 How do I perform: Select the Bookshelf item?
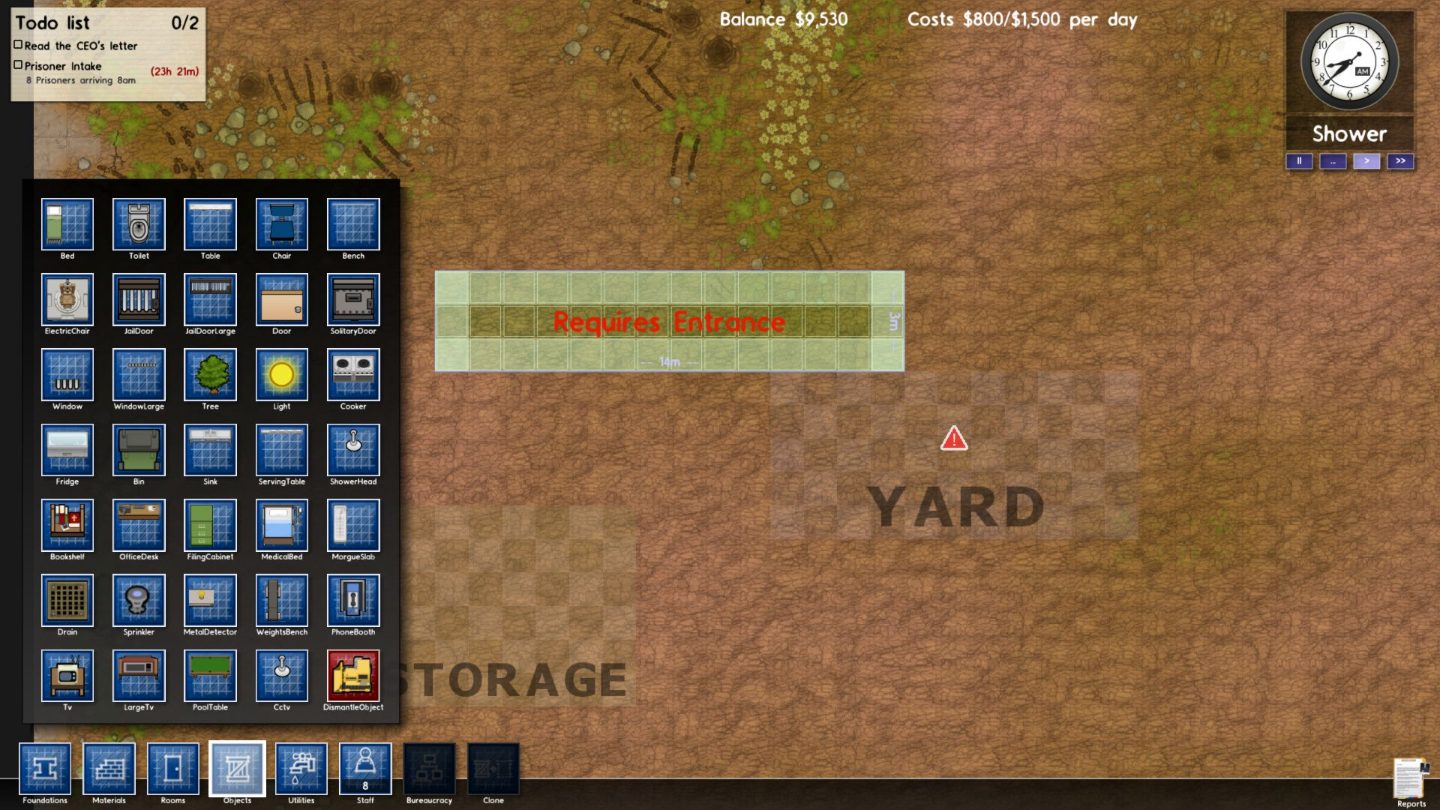click(67, 525)
